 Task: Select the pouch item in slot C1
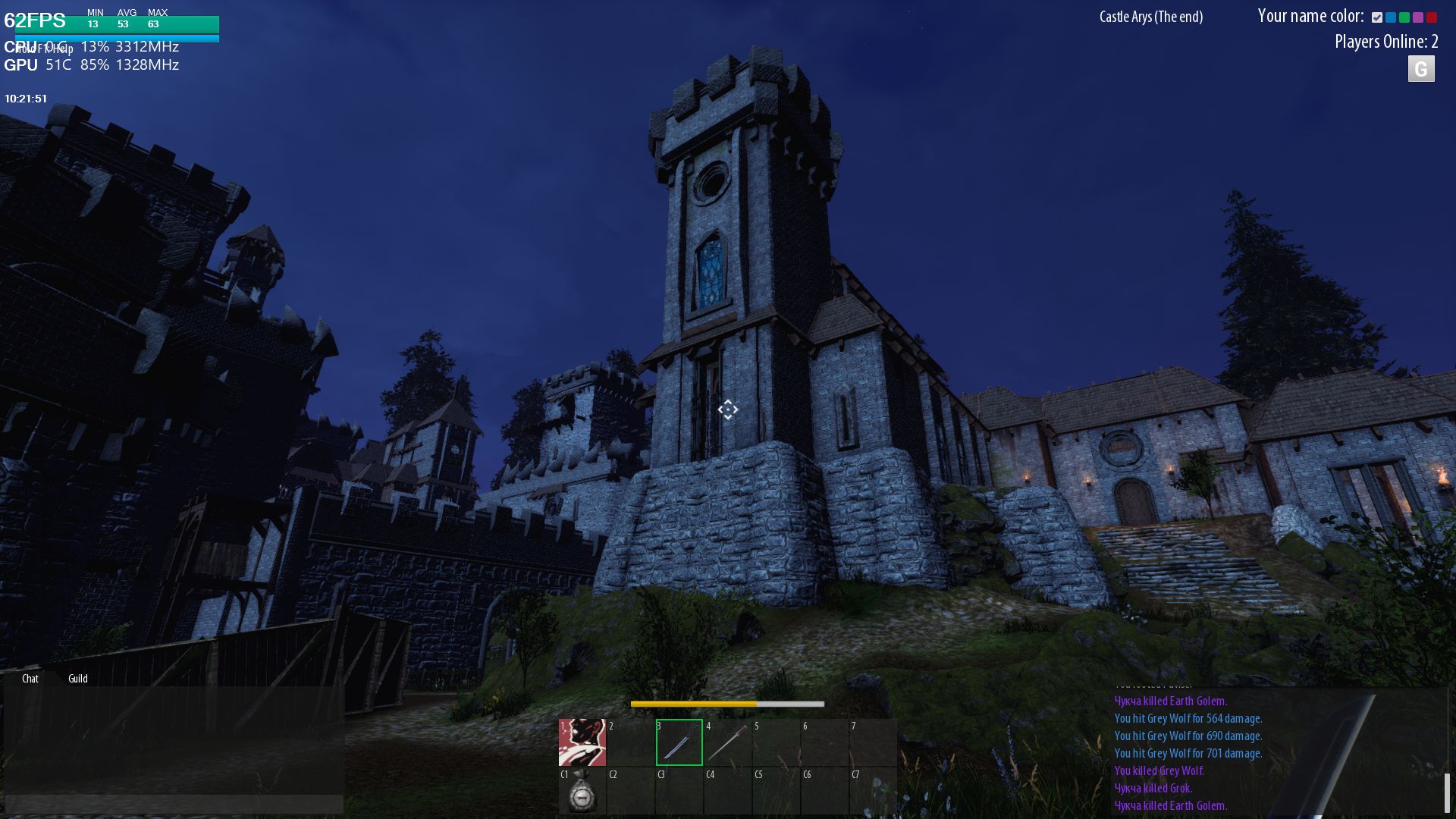click(x=582, y=795)
